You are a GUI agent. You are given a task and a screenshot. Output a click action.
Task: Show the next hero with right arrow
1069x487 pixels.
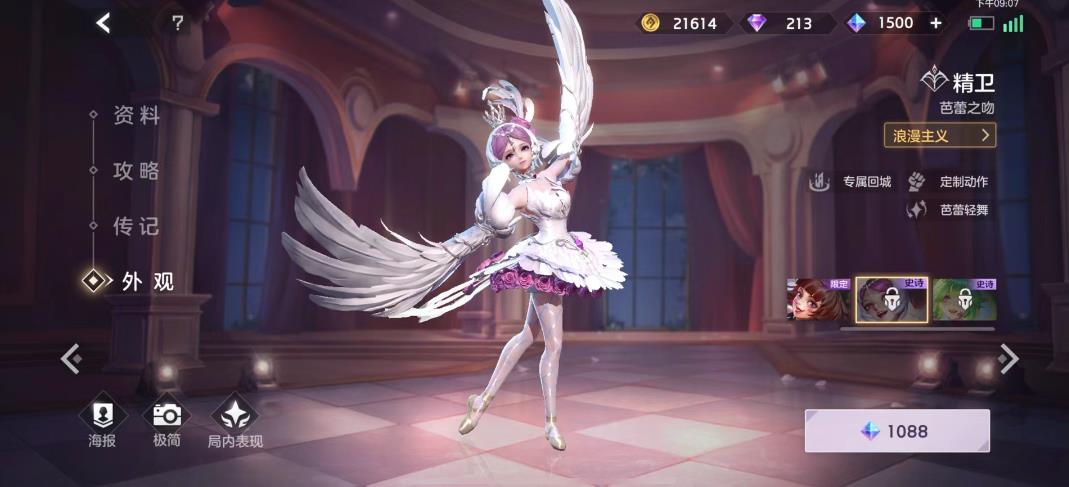tap(1010, 358)
